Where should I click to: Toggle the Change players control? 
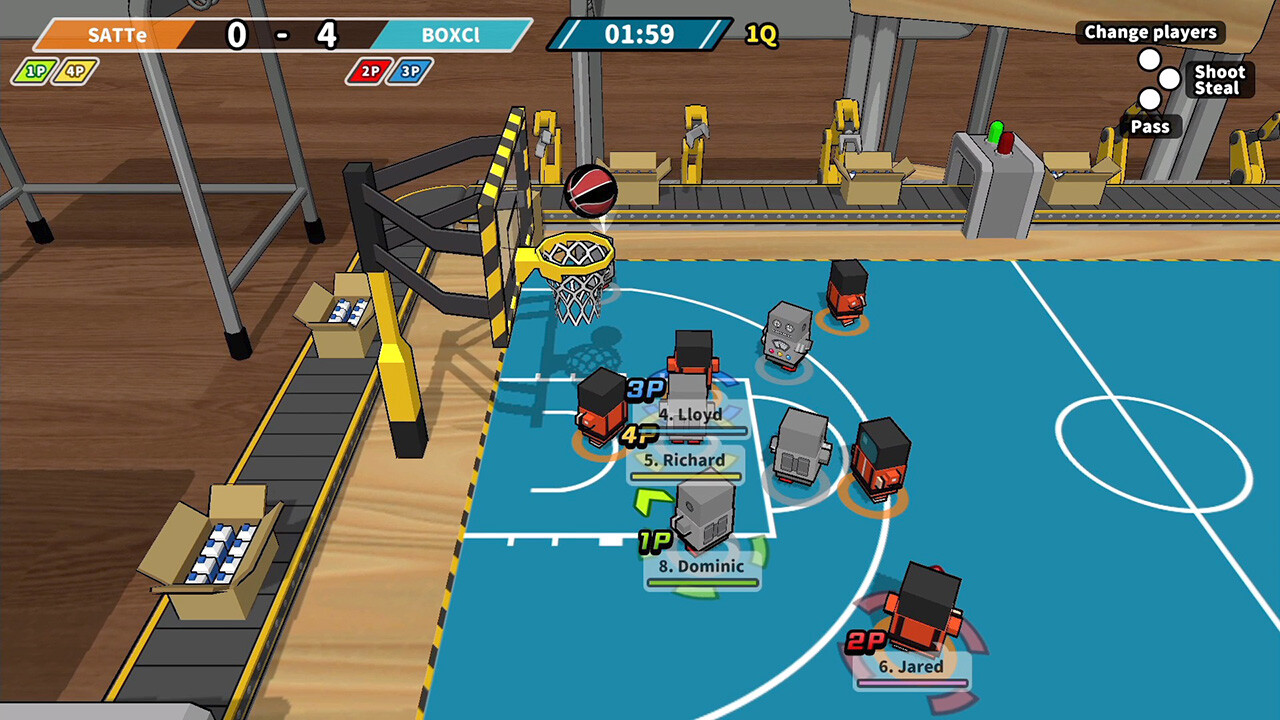(x=1150, y=32)
